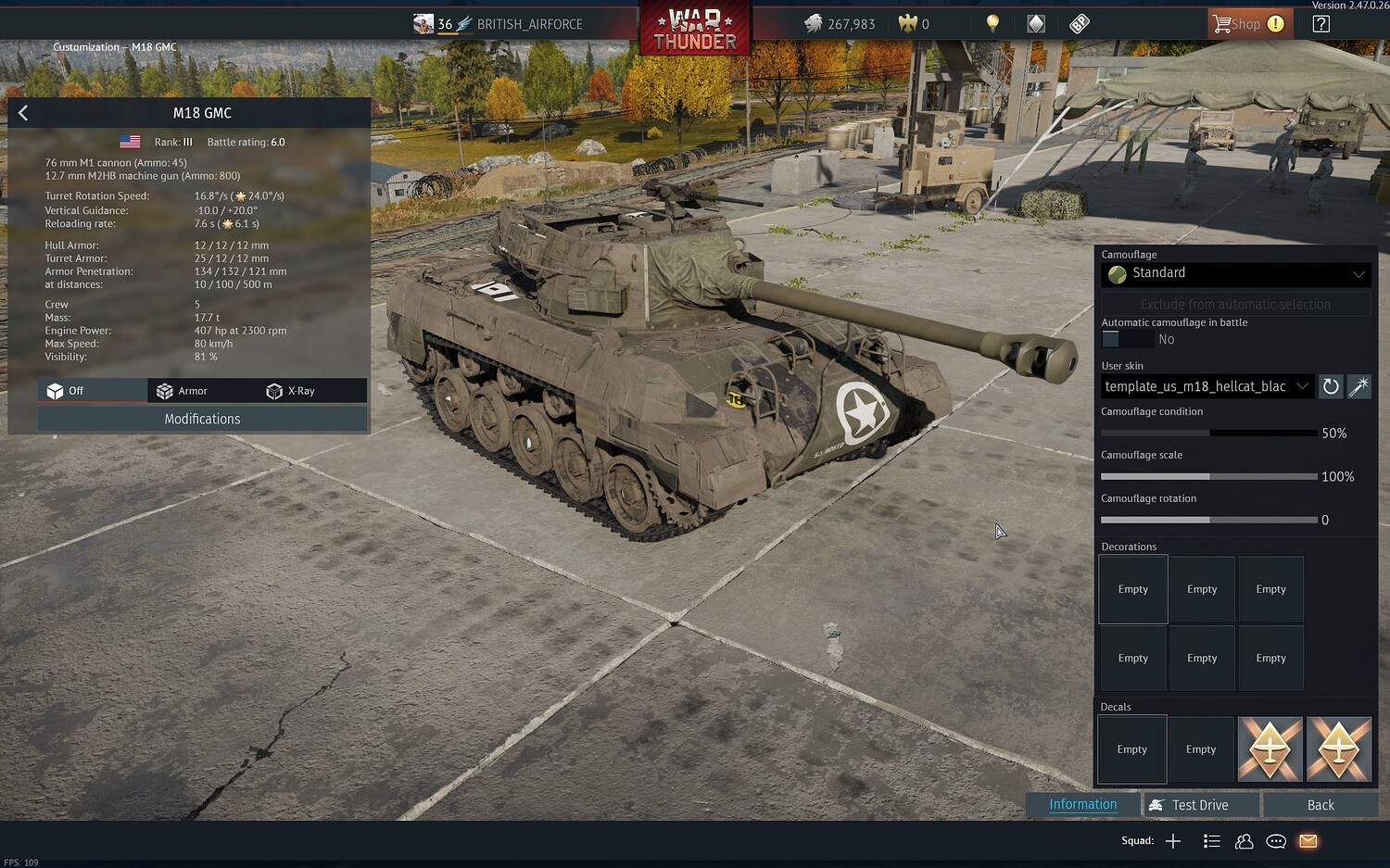Image resolution: width=1390 pixels, height=868 pixels.
Task: Click the help question mark icon
Action: 1320,23
